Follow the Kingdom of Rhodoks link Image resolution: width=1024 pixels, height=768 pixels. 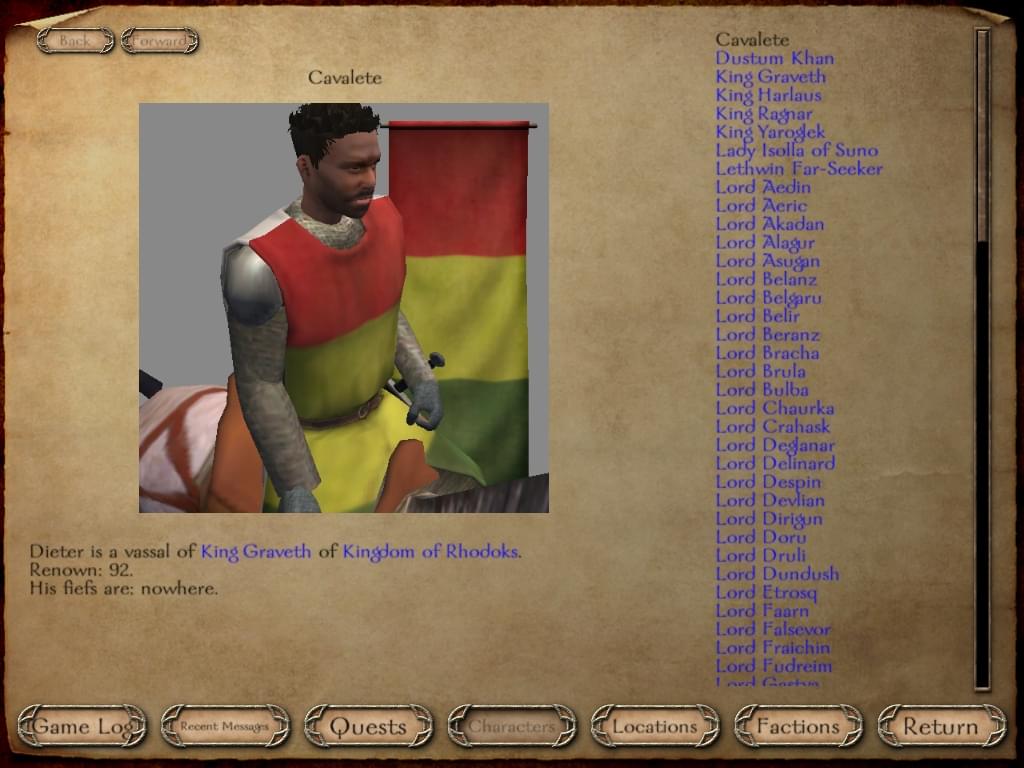pos(431,552)
